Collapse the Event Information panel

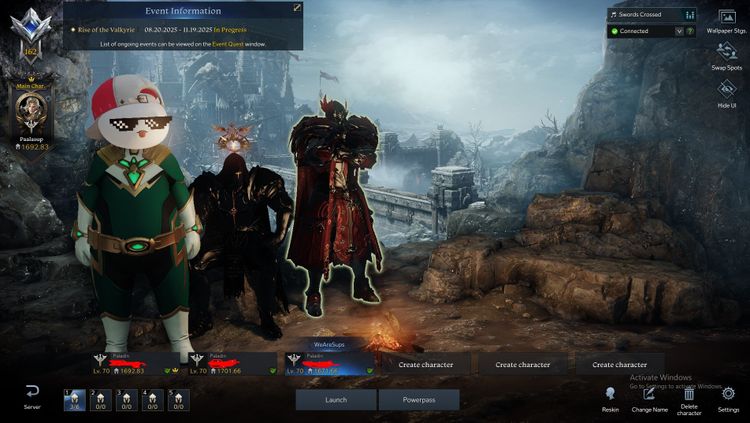point(297,8)
